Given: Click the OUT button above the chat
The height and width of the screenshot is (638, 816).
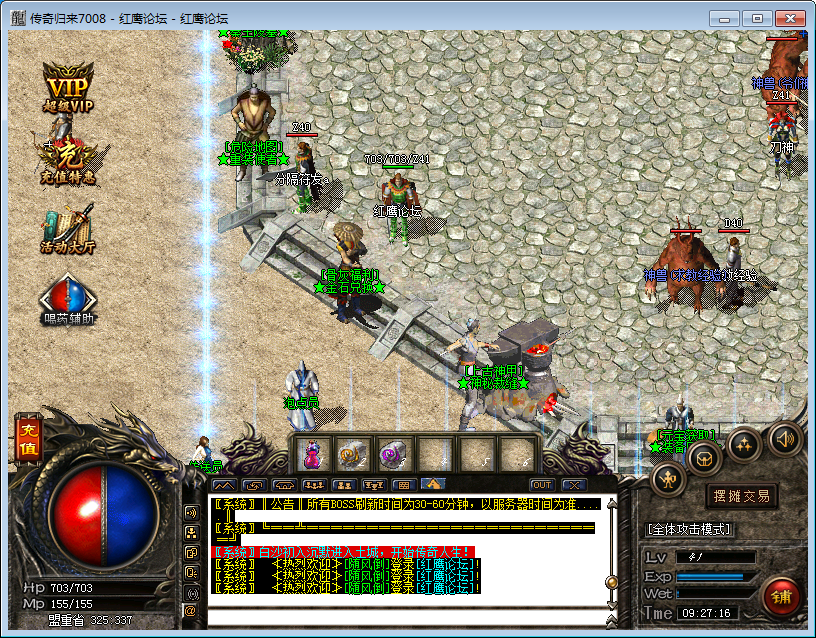Looking at the screenshot, I should pyautogui.click(x=541, y=484).
